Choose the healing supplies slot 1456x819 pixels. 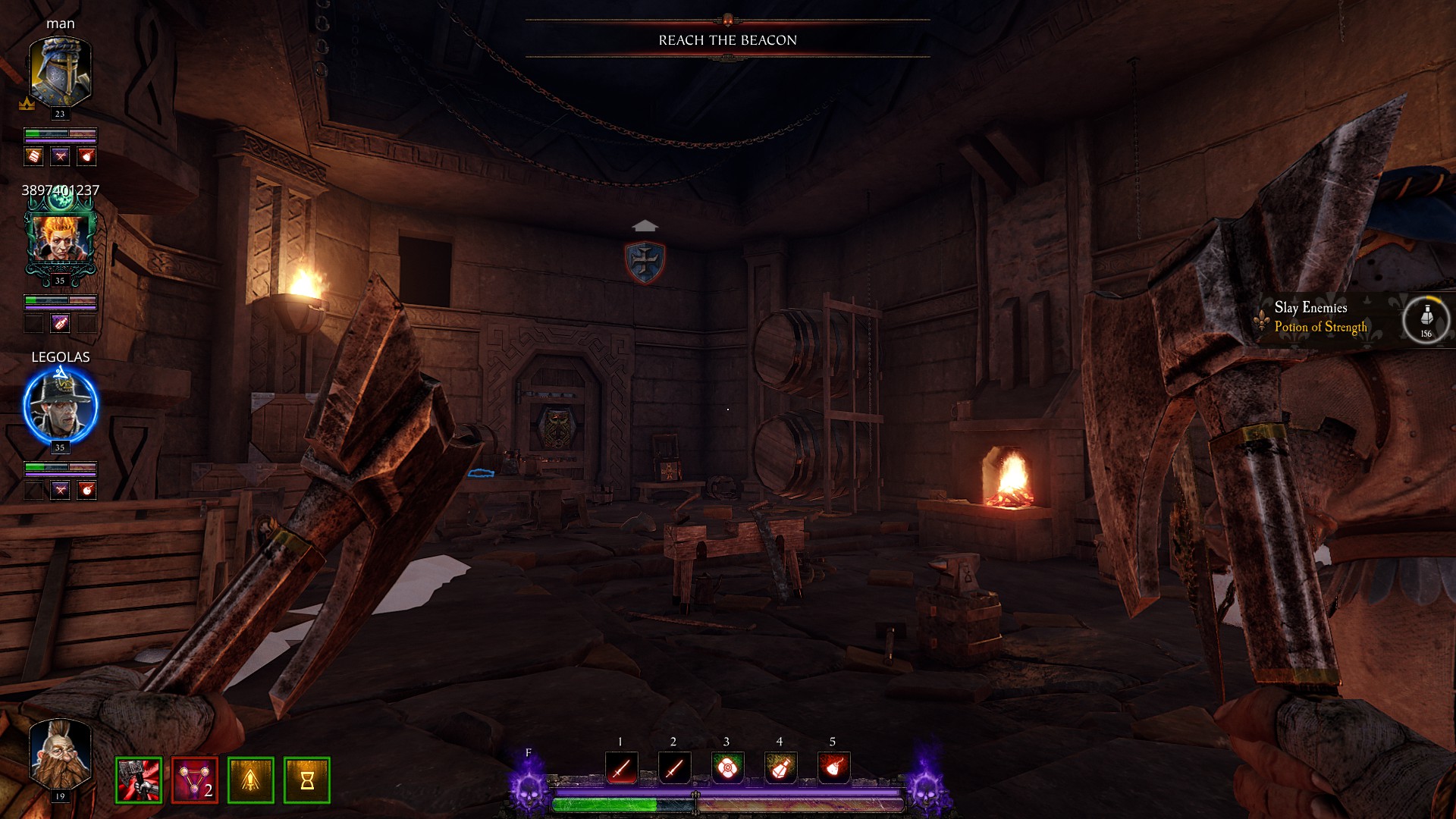pyautogui.click(x=727, y=769)
